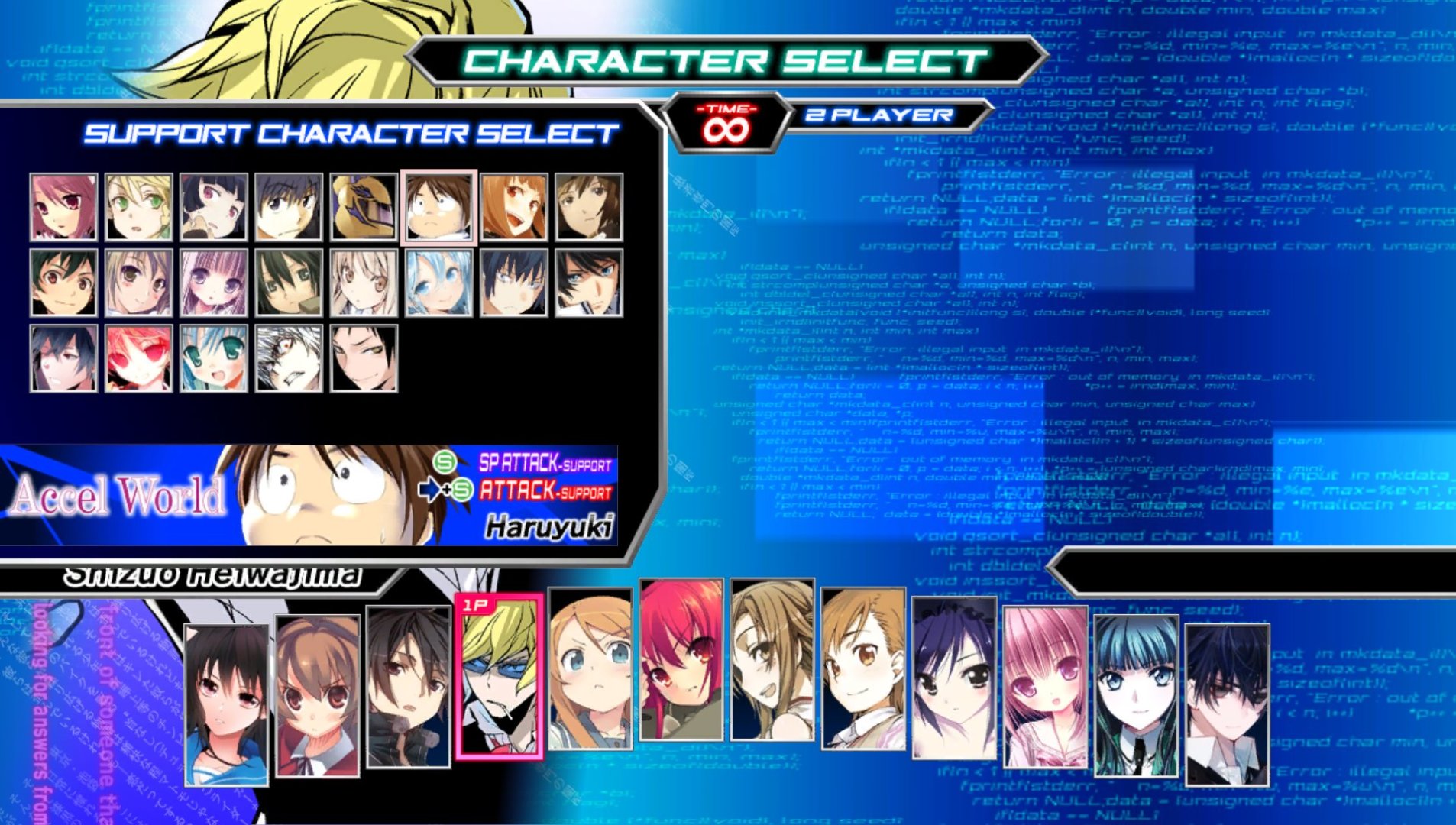The image size is (1456, 825).
Task: Choose the long teal-haired fighter portrait
Action: click(1136, 695)
